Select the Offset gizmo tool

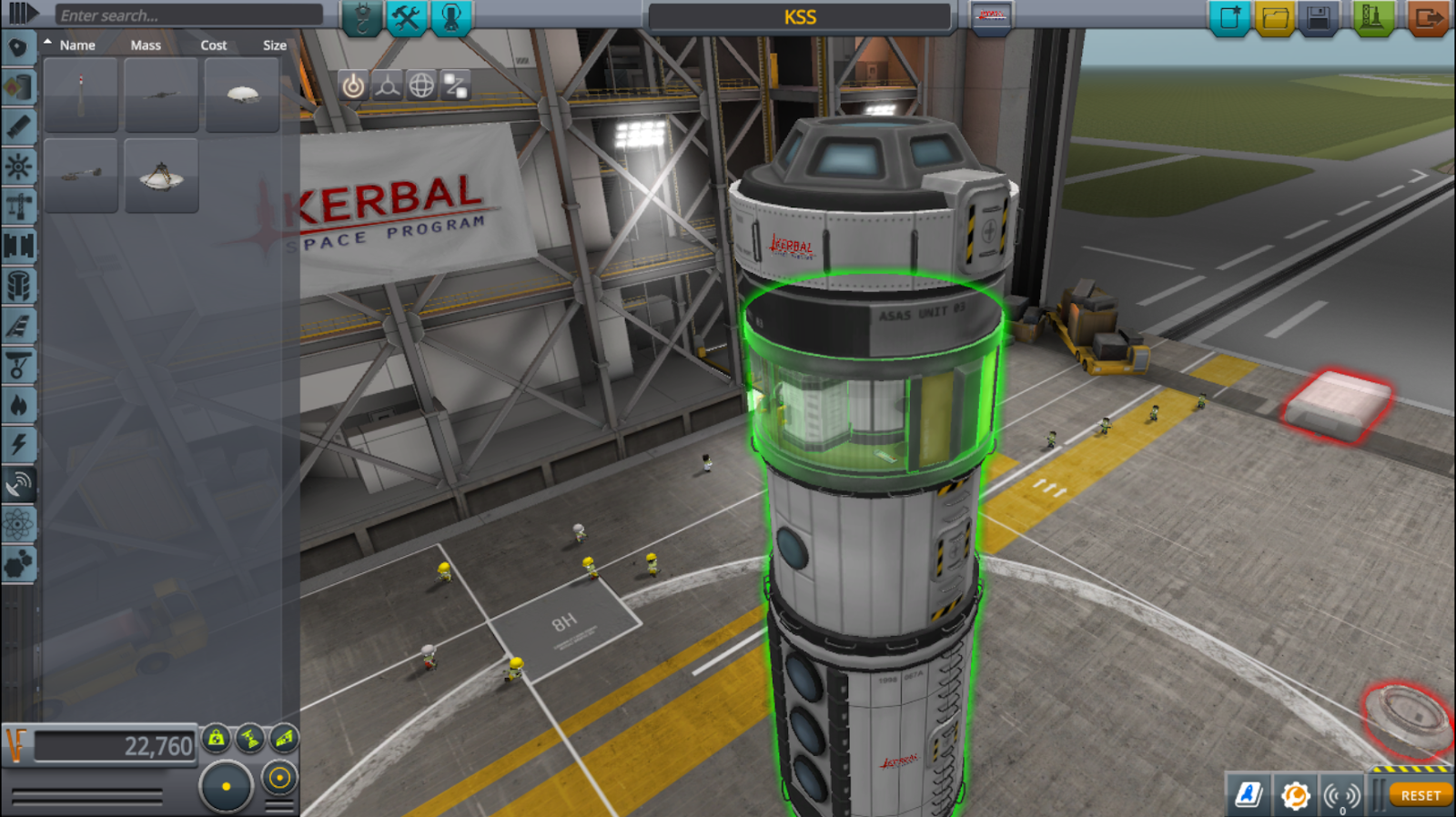click(x=387, y=86)
